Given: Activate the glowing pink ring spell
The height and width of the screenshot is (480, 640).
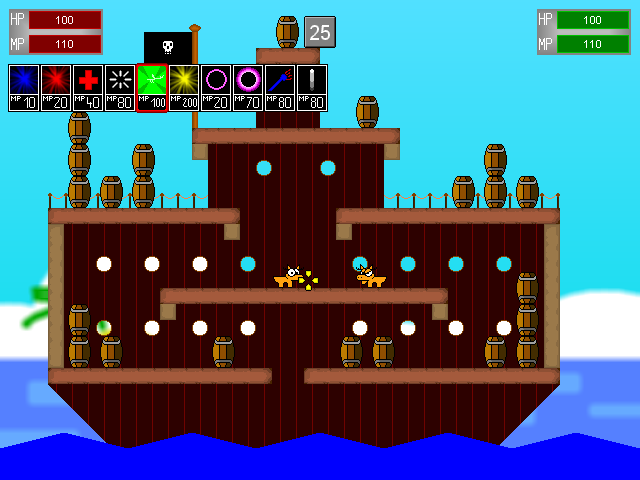Looking at the screenshot, I should pyautogui.click(x=248, y=87).
